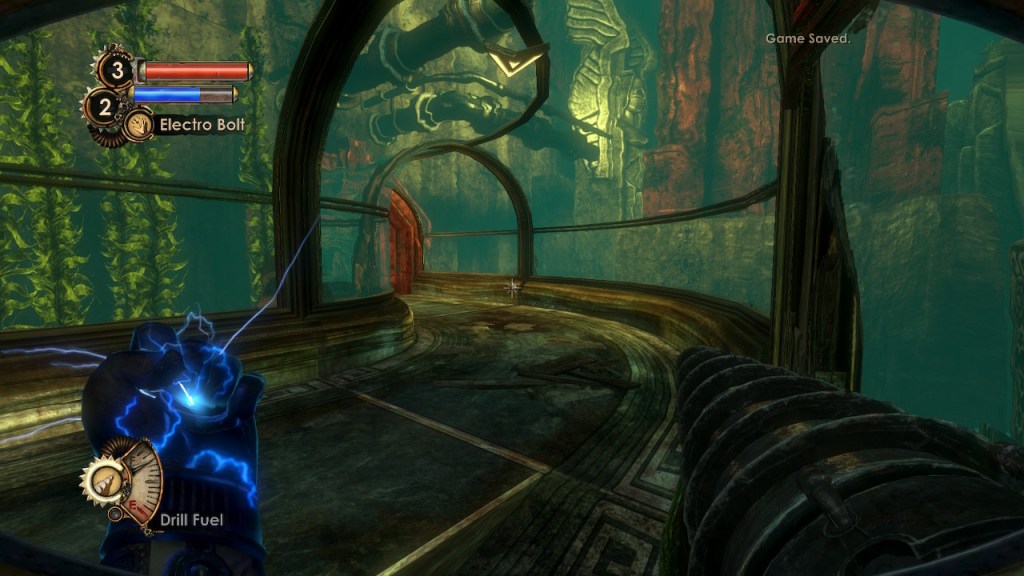Select the Electro Bolt plasmid icon

[139, 125]
